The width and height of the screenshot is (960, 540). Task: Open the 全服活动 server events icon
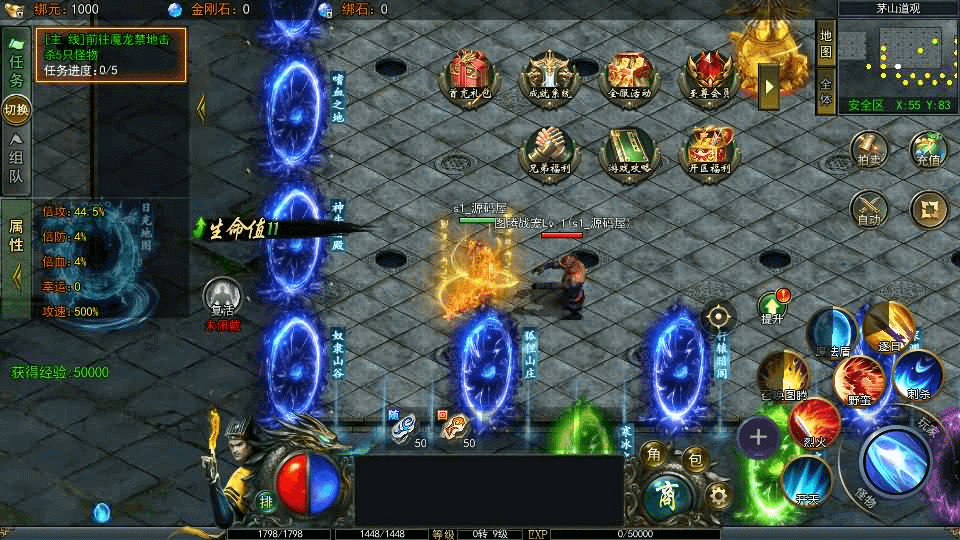[x=630, y=73]
